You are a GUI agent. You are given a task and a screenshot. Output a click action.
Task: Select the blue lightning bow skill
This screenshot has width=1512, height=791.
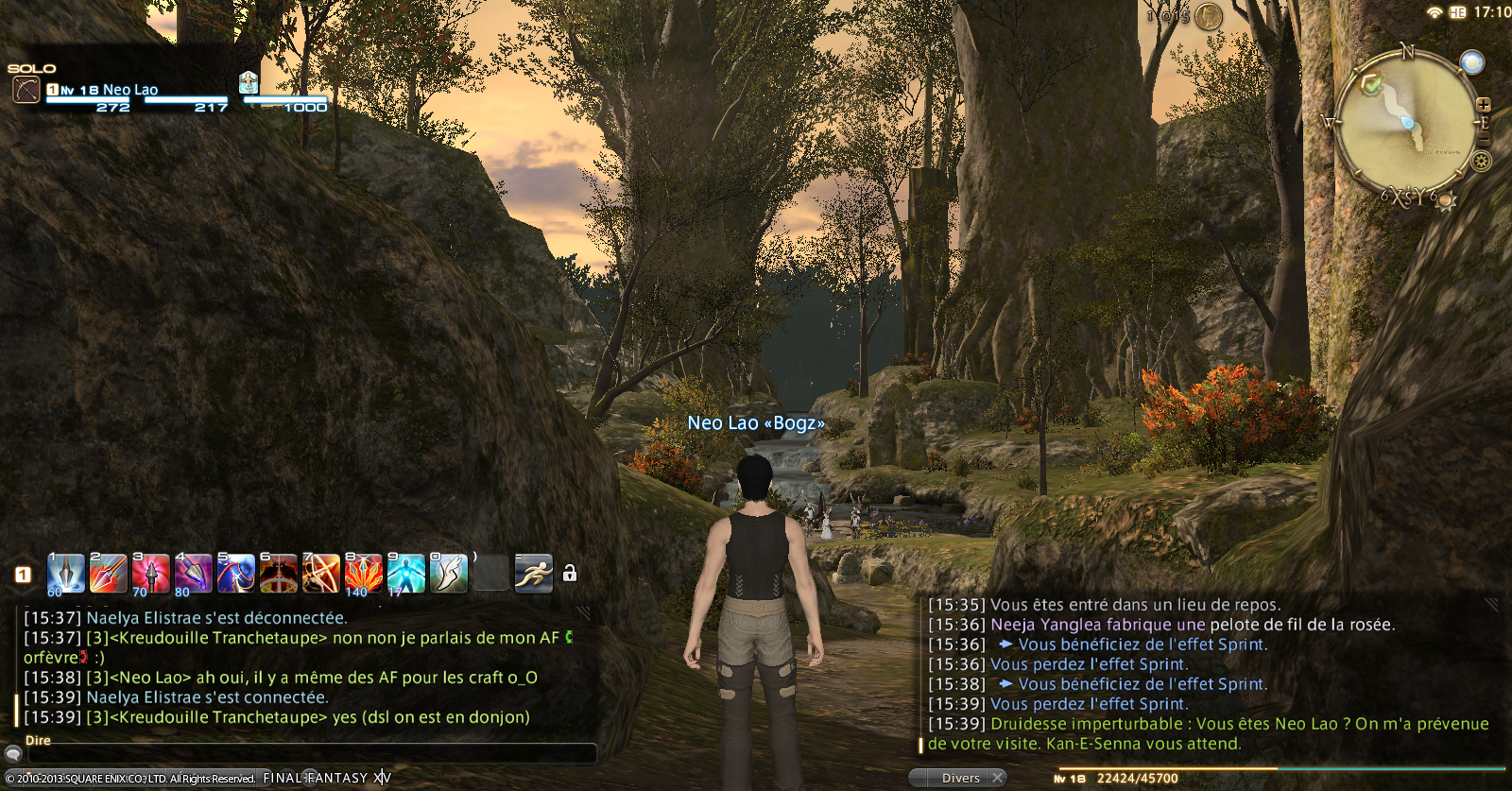tap(236, 574)
